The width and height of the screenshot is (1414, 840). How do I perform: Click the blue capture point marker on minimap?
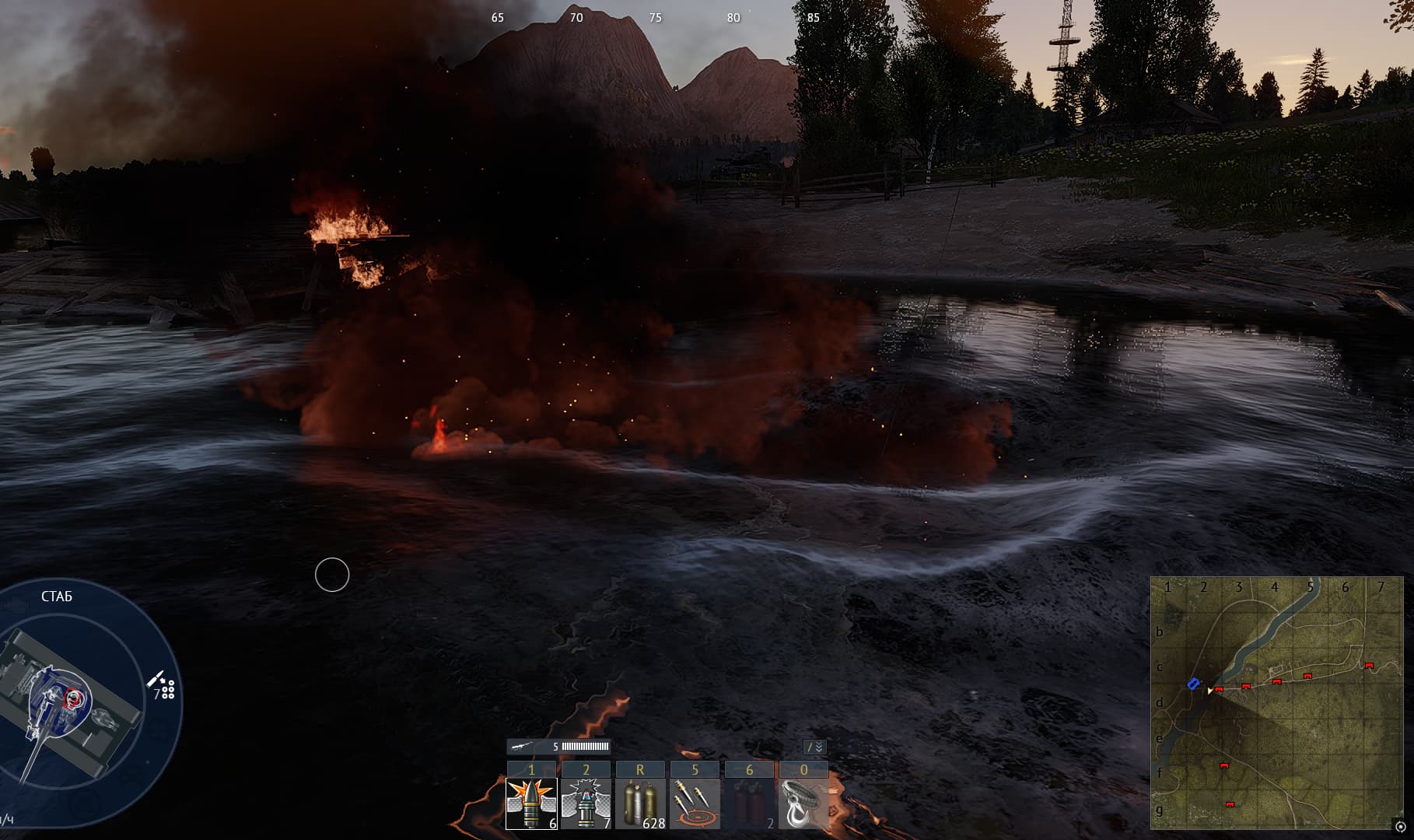pos(1193,684)
